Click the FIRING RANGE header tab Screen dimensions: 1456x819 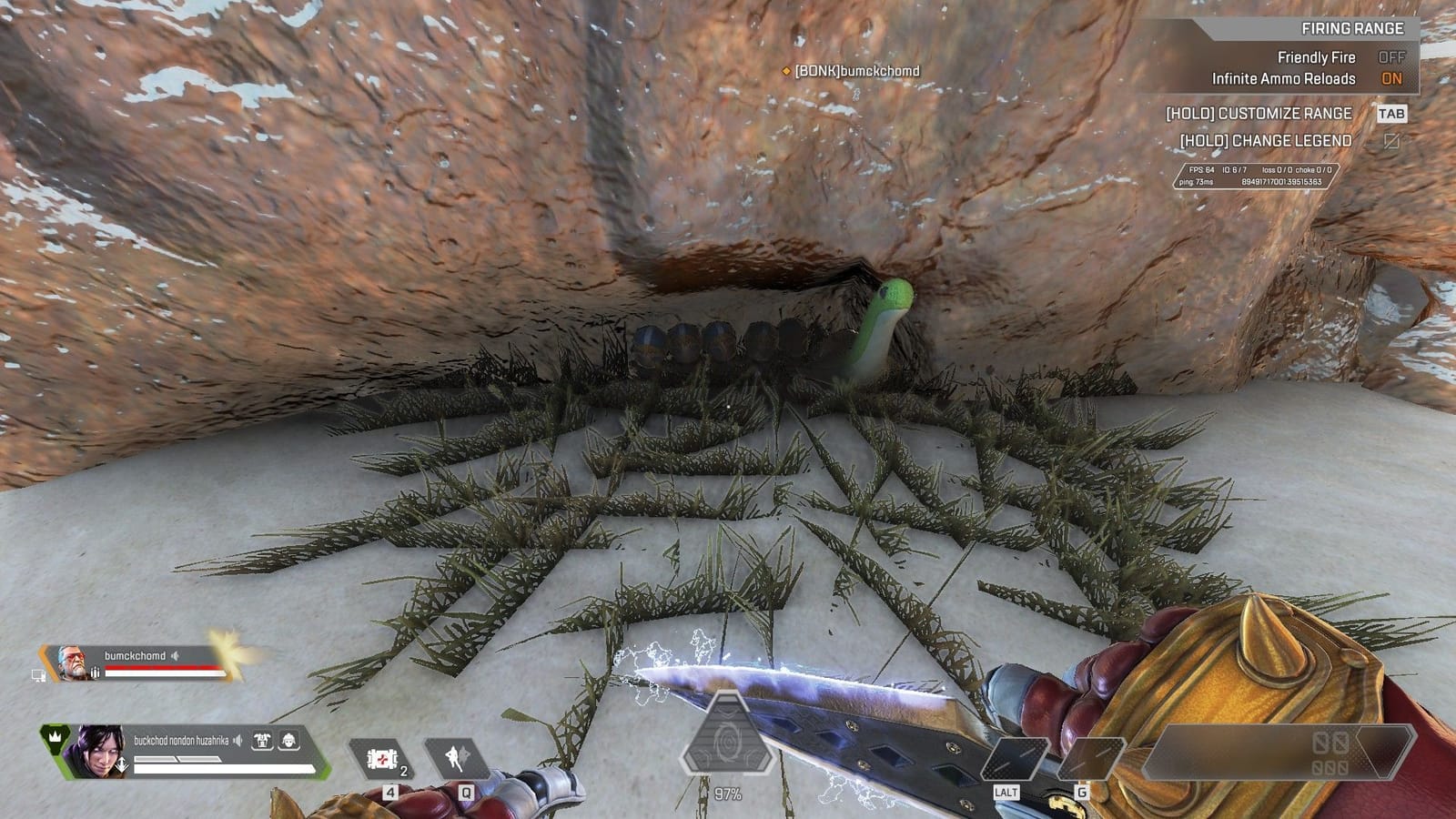pos(1352,28)
